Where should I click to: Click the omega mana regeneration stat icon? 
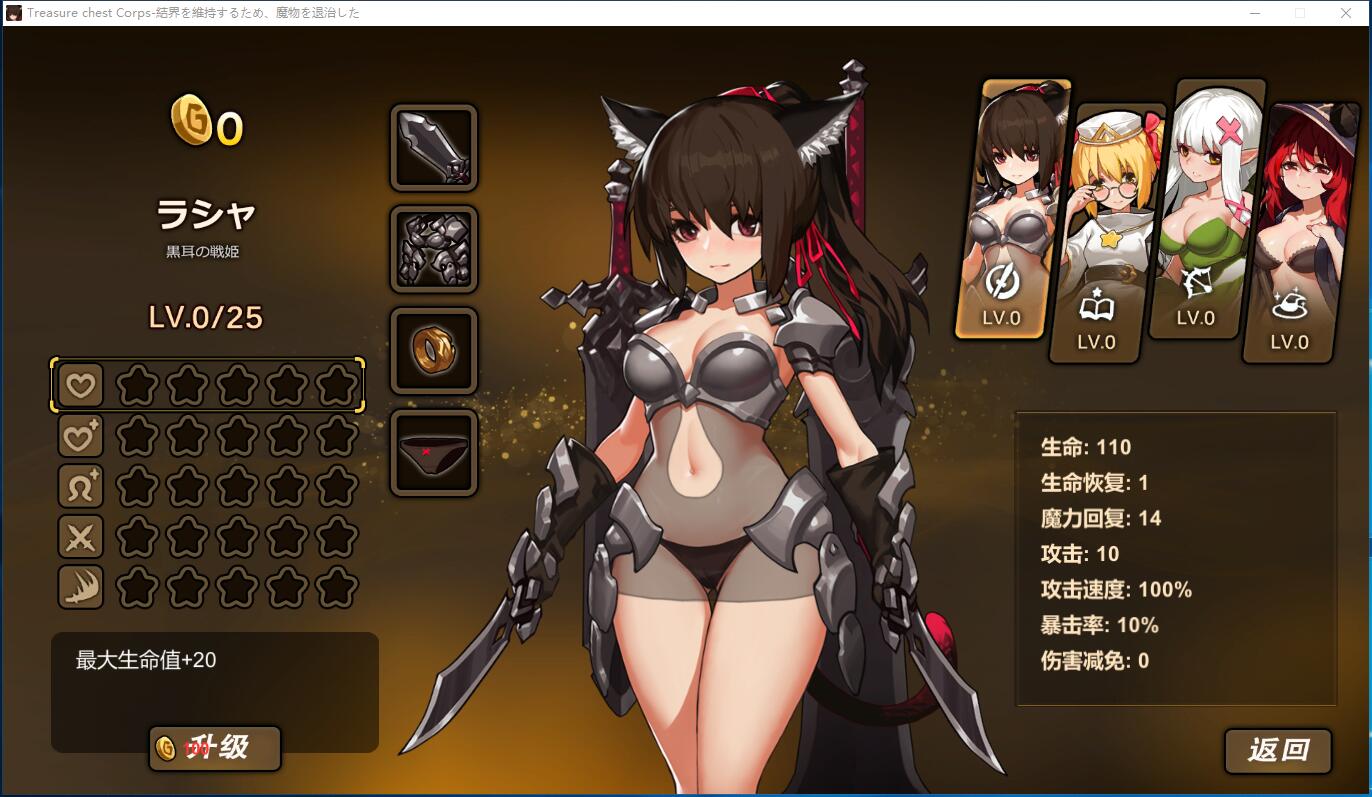[x=80, y=486]
